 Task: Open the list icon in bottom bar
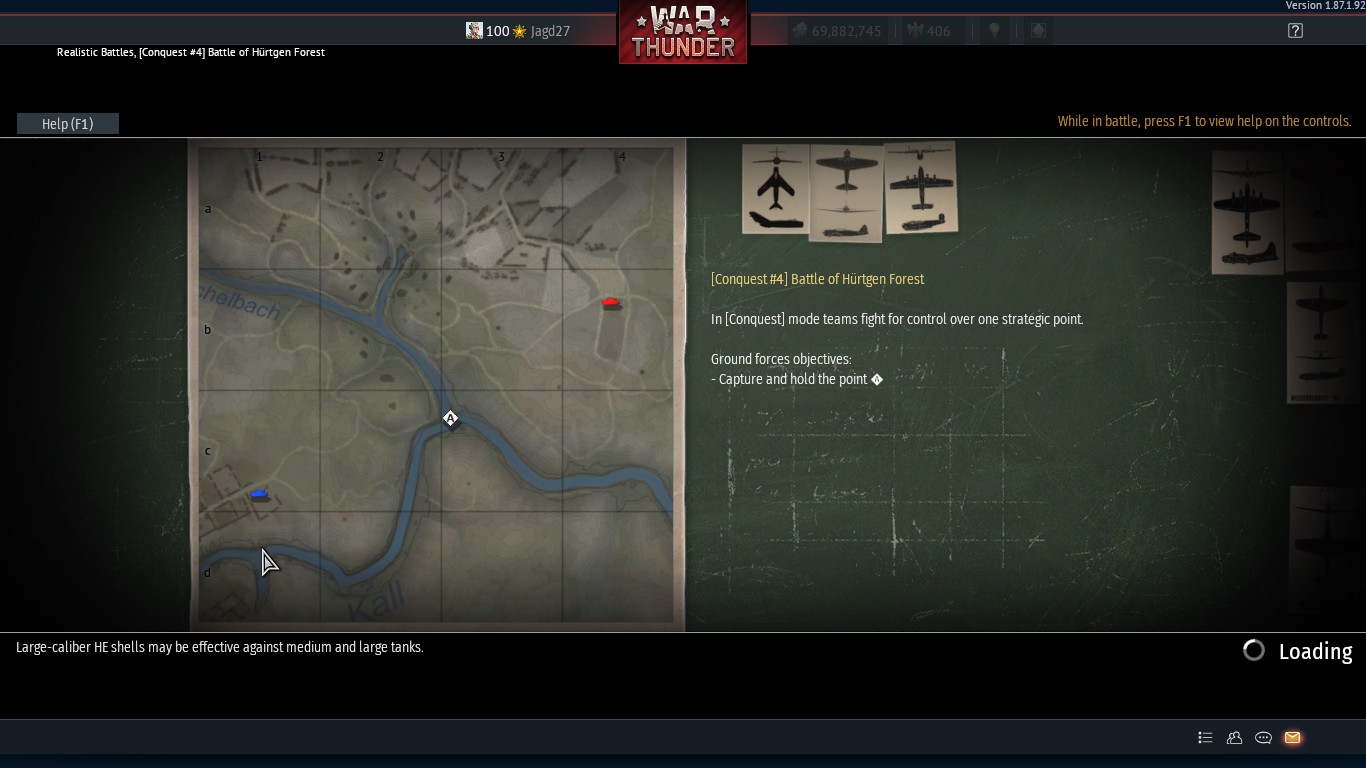1205,738
